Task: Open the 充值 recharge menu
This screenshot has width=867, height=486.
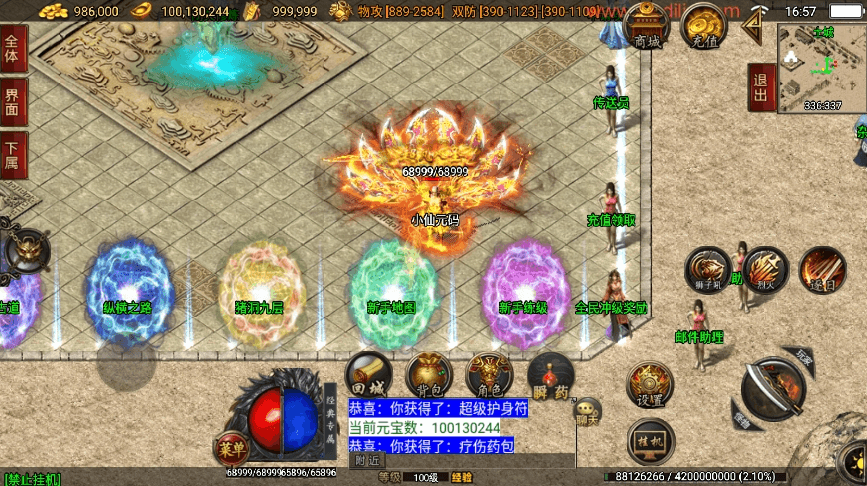Action: 705,28
